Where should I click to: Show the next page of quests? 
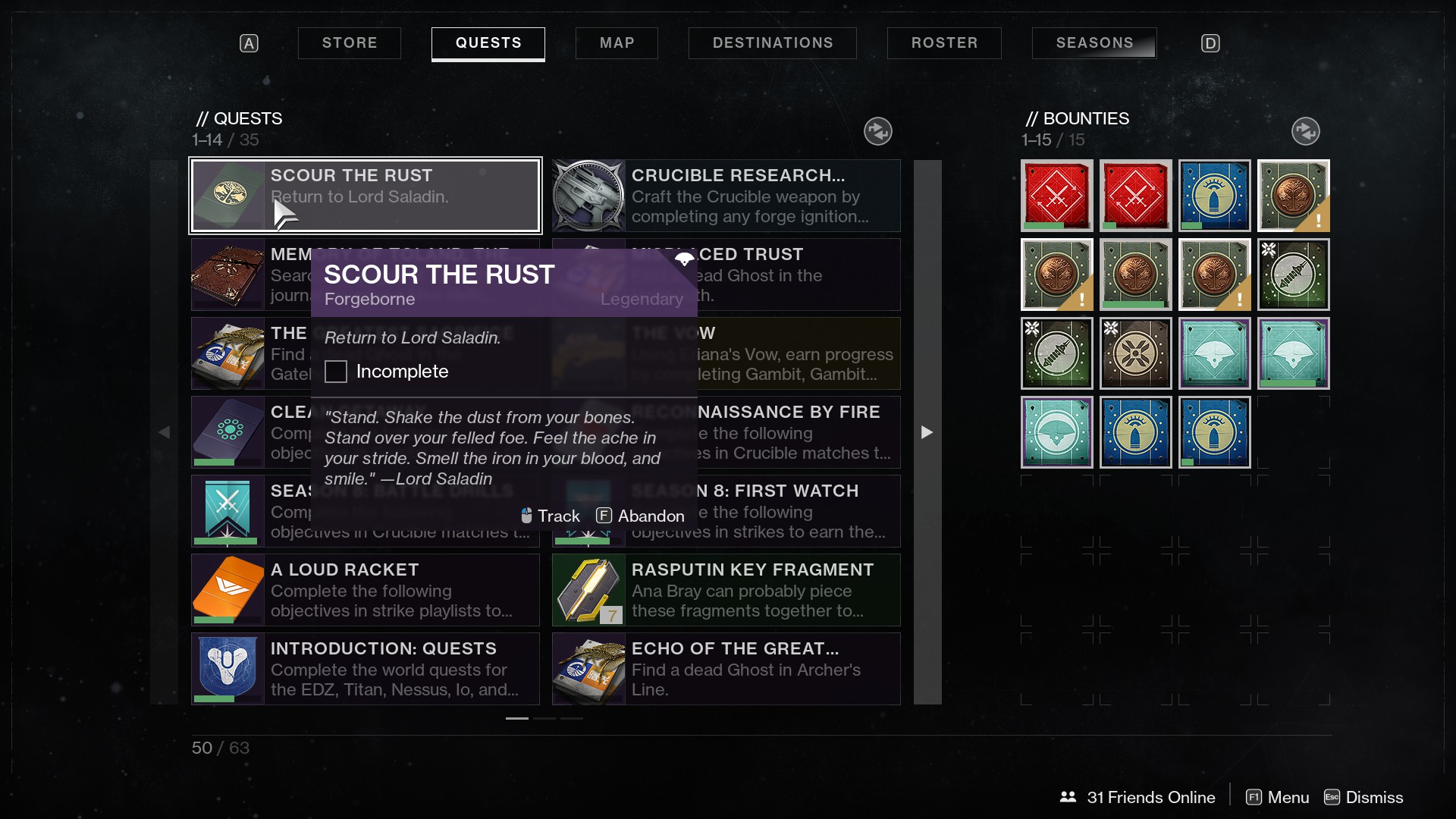tap(927, 432)
